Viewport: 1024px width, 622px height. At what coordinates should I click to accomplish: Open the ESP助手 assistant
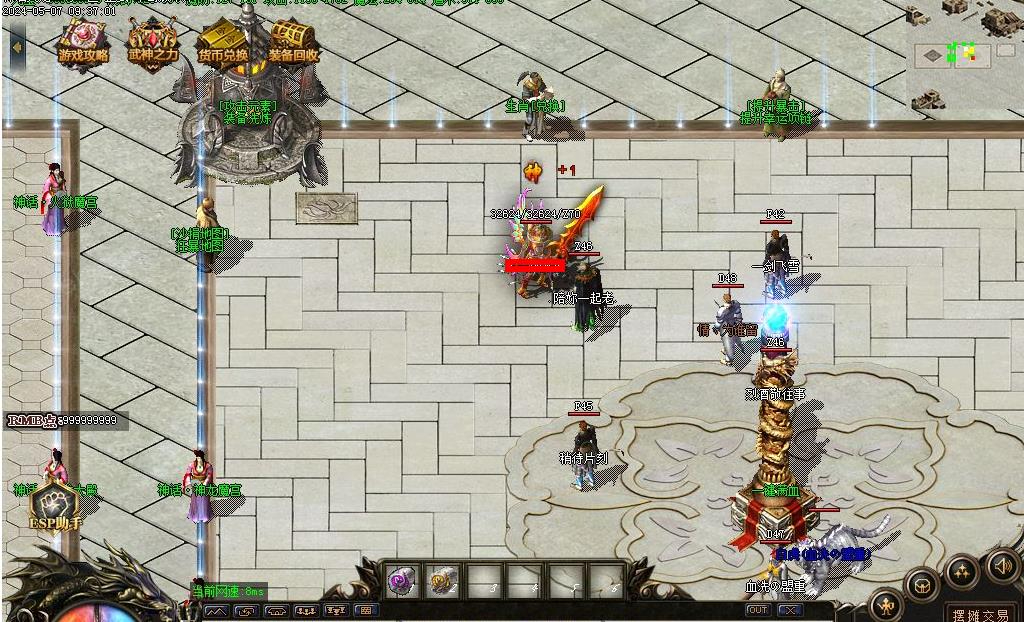(56, 507)
